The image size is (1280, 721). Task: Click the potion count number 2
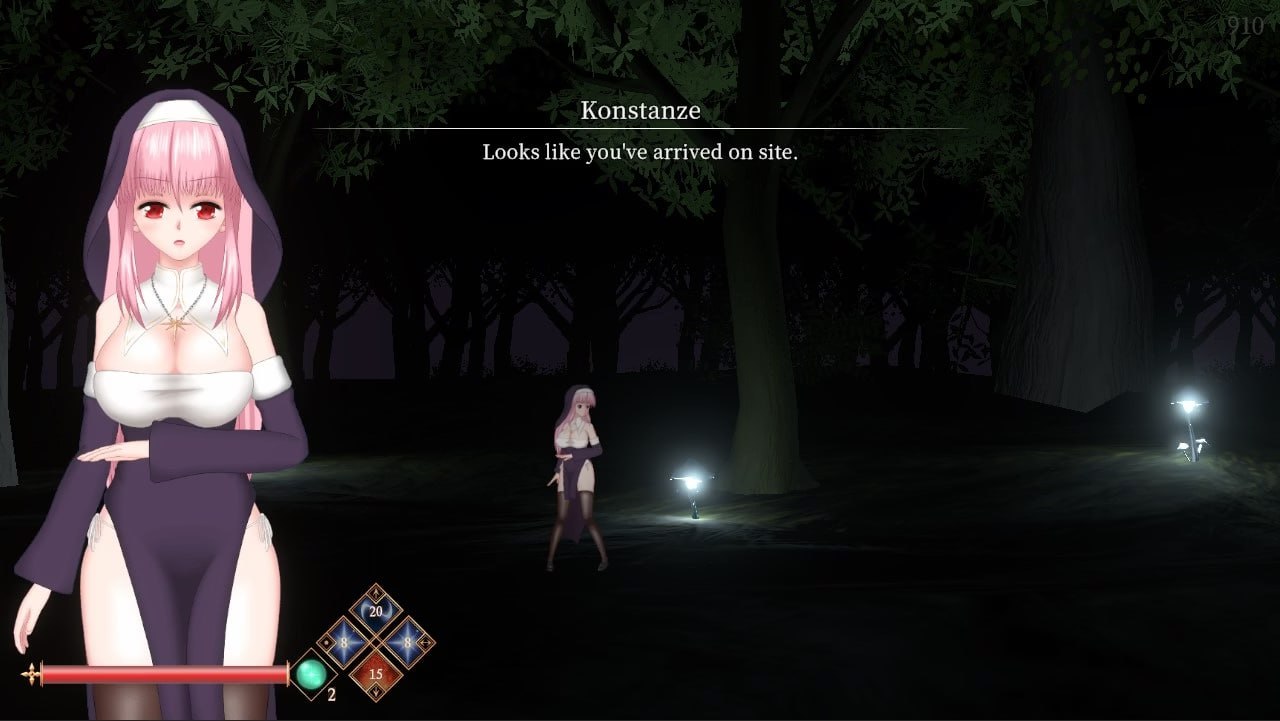tap(331, 693)
